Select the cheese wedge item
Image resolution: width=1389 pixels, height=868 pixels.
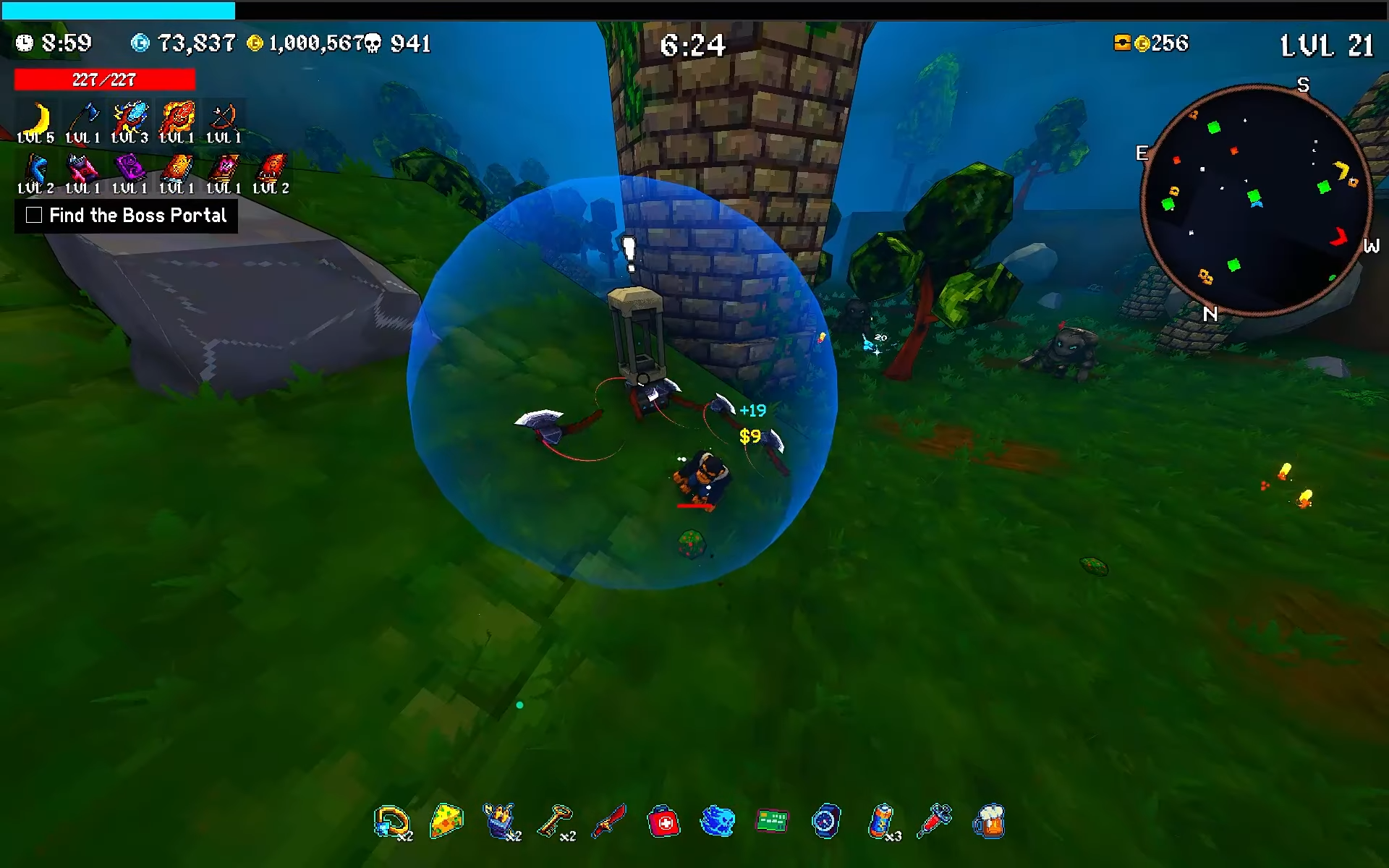tap(446, 821)
